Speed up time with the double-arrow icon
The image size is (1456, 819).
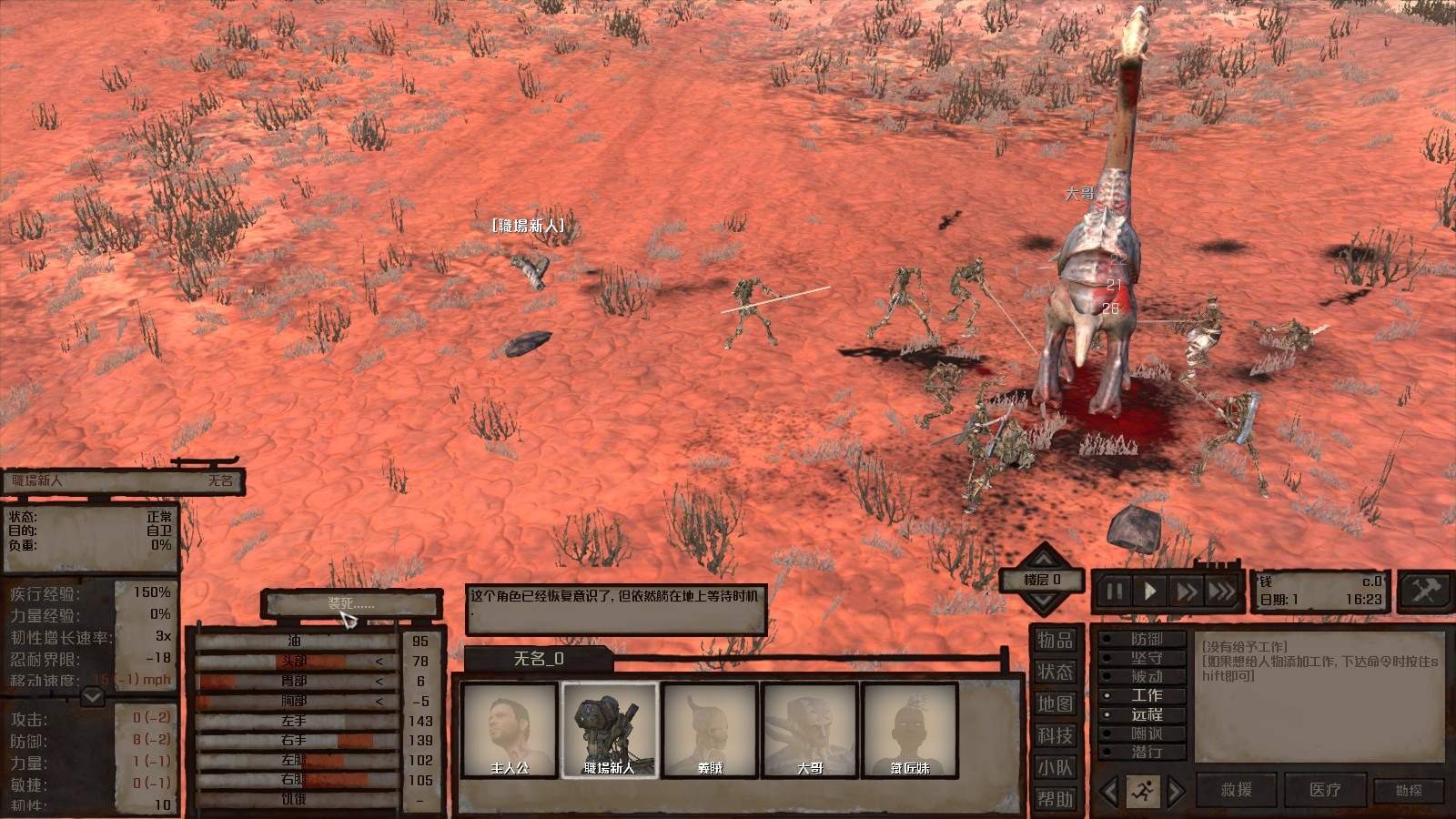coord(1186,589)
